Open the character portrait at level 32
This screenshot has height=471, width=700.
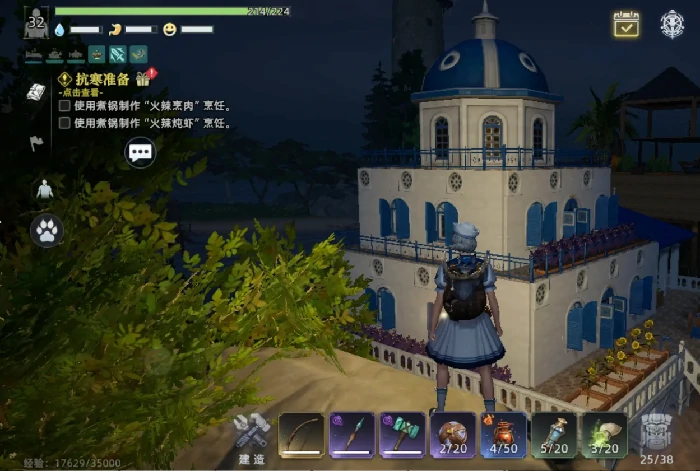[36, 22]
